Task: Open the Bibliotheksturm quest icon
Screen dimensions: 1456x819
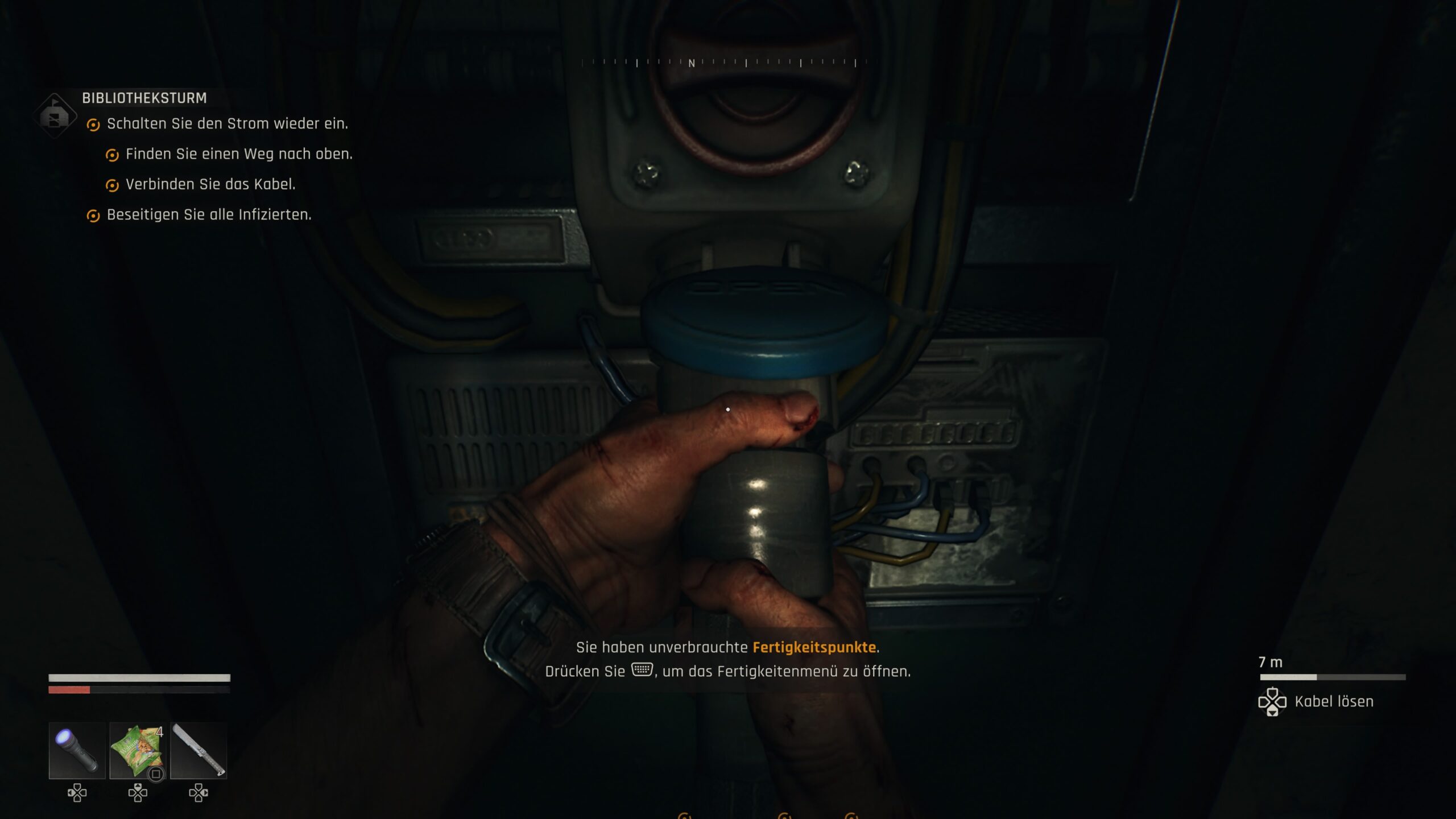Action: [55, 116]
